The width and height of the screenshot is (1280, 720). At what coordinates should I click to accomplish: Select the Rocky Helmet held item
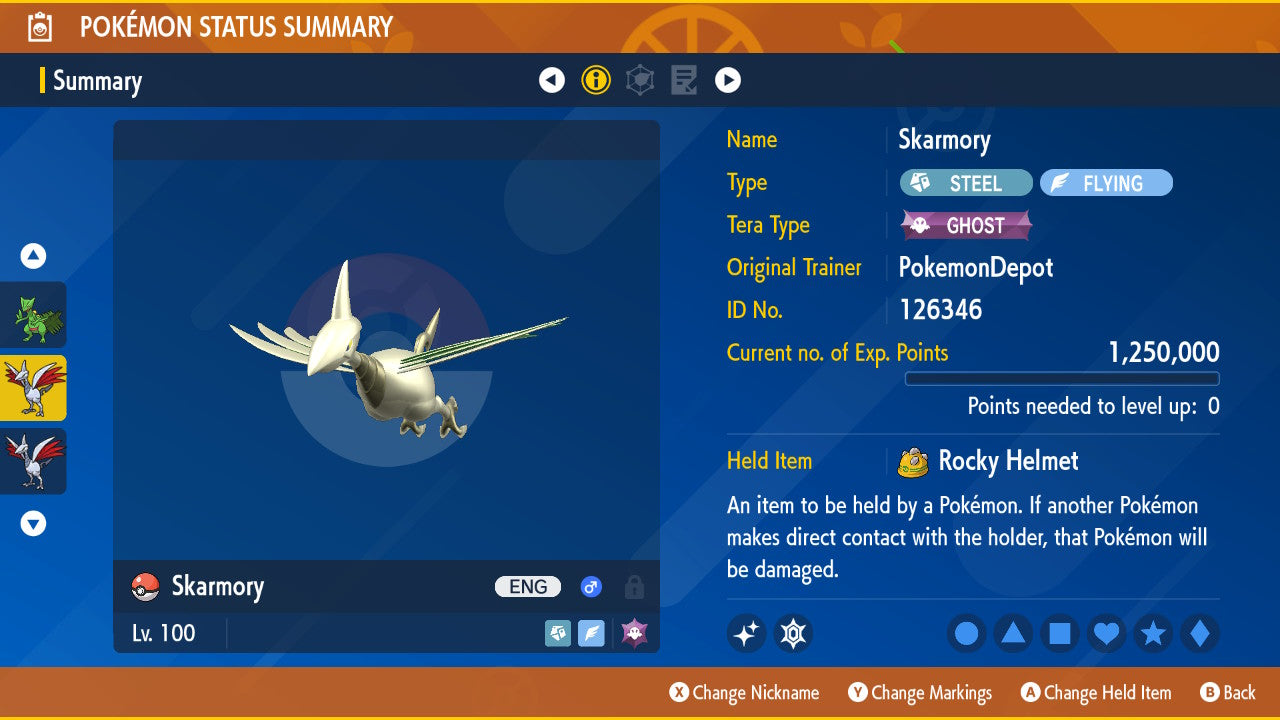pyautogui.click(x=1007, y=461)
